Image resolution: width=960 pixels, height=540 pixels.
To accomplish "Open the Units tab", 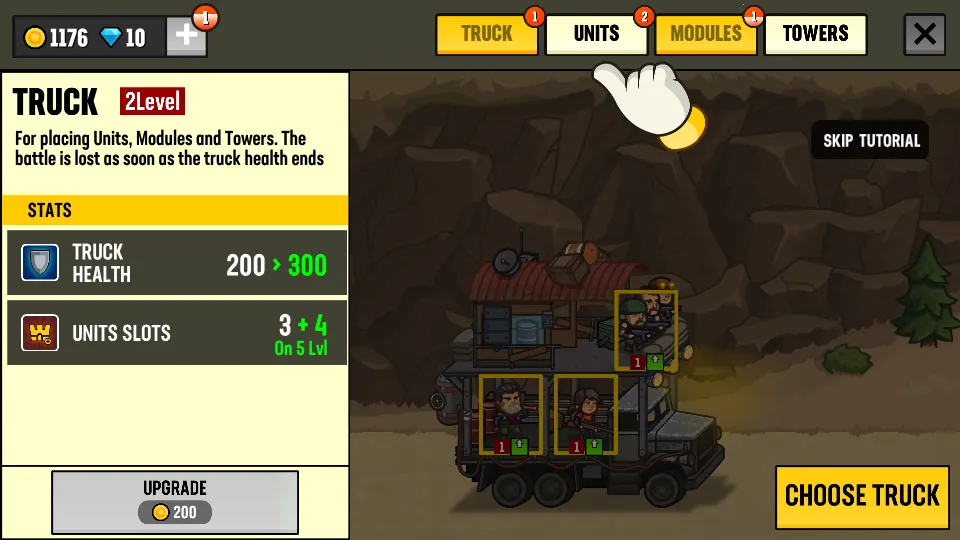I will click(596, 35).
